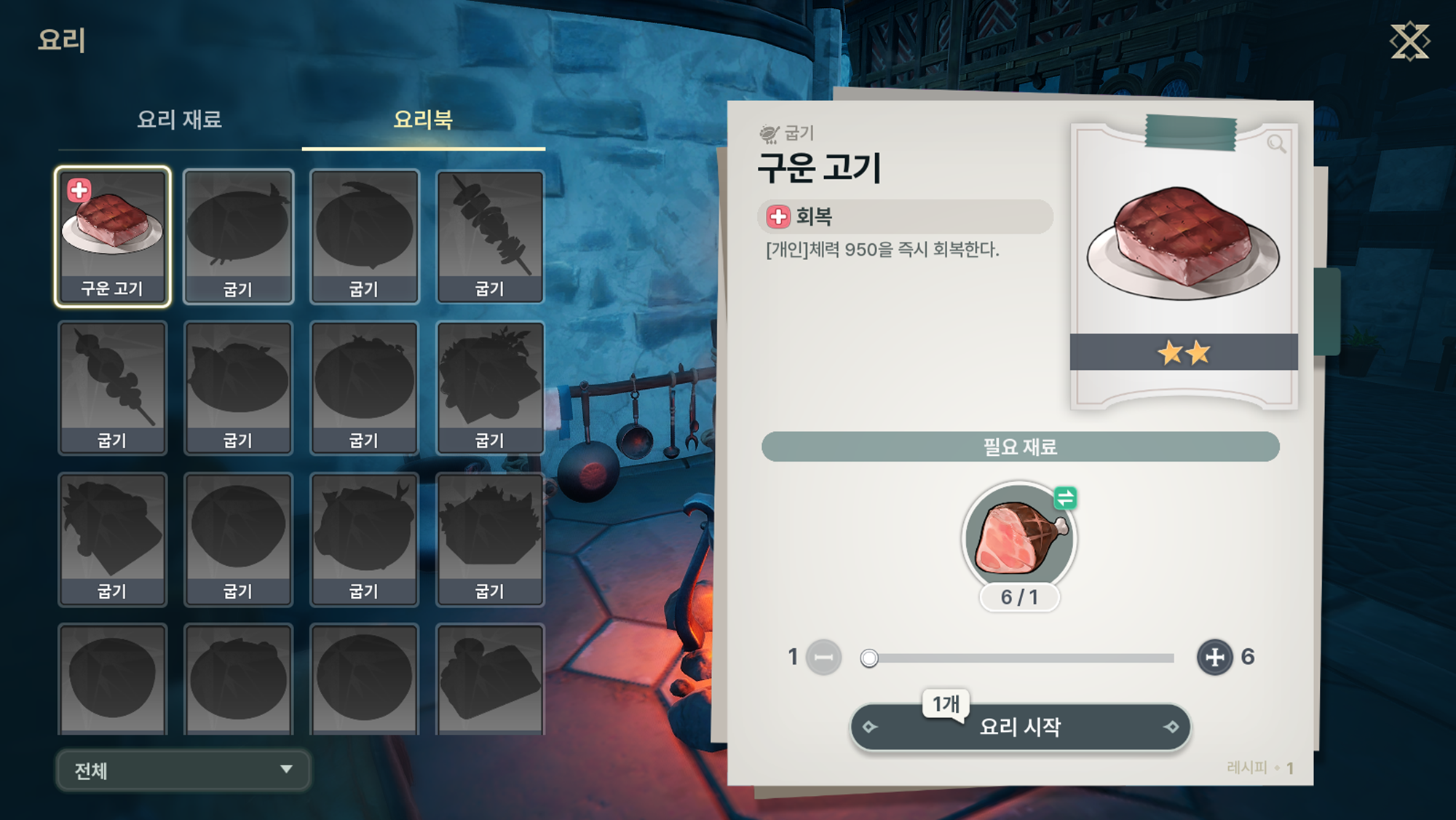Click the 필요 재료 ingredients header
The image size is (1456, 820).
[1020, 446]
